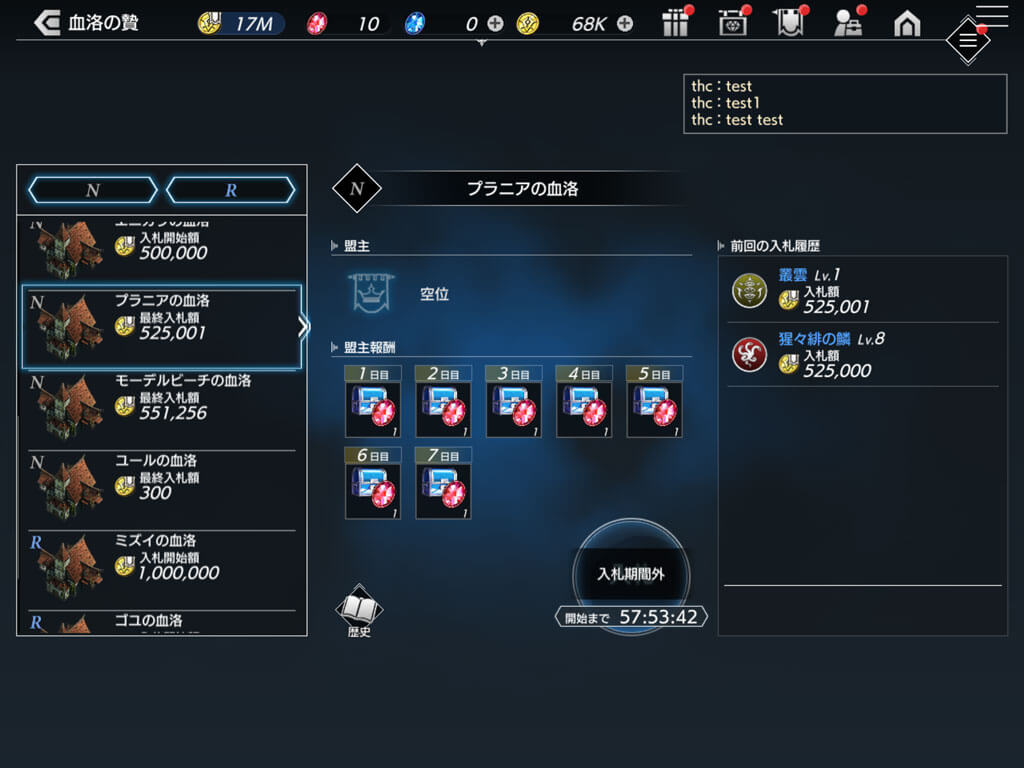Switch to the N rank filter tab
The image size is (1024, 768).
[x=93, y=190]
